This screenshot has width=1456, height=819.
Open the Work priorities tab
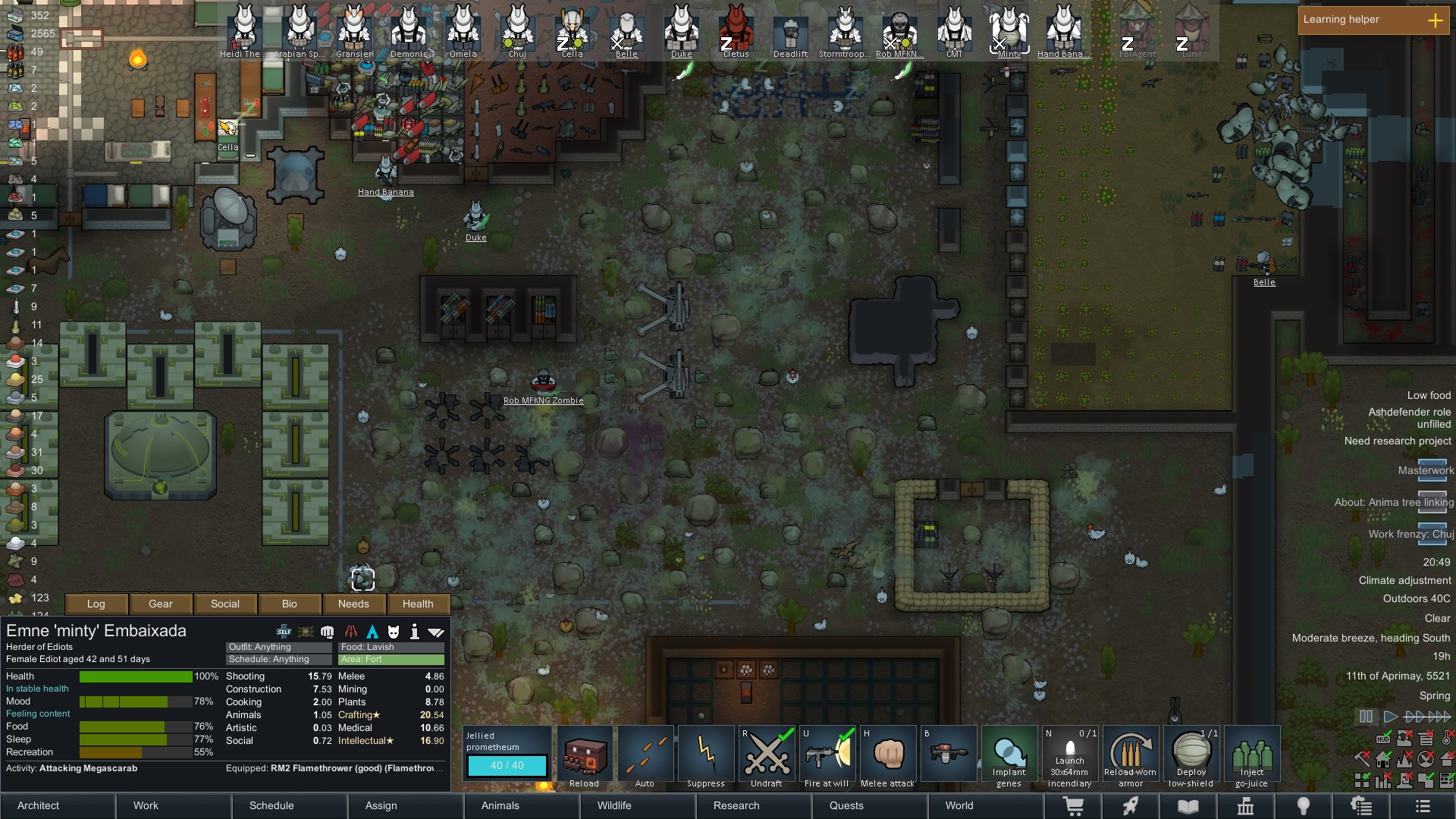coord(146,805)
